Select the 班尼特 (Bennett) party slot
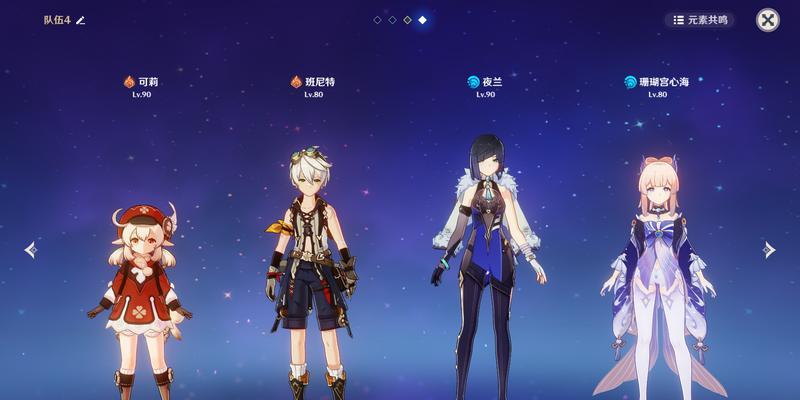The width and height of the screenshot is (800, 400). (310, 270)
